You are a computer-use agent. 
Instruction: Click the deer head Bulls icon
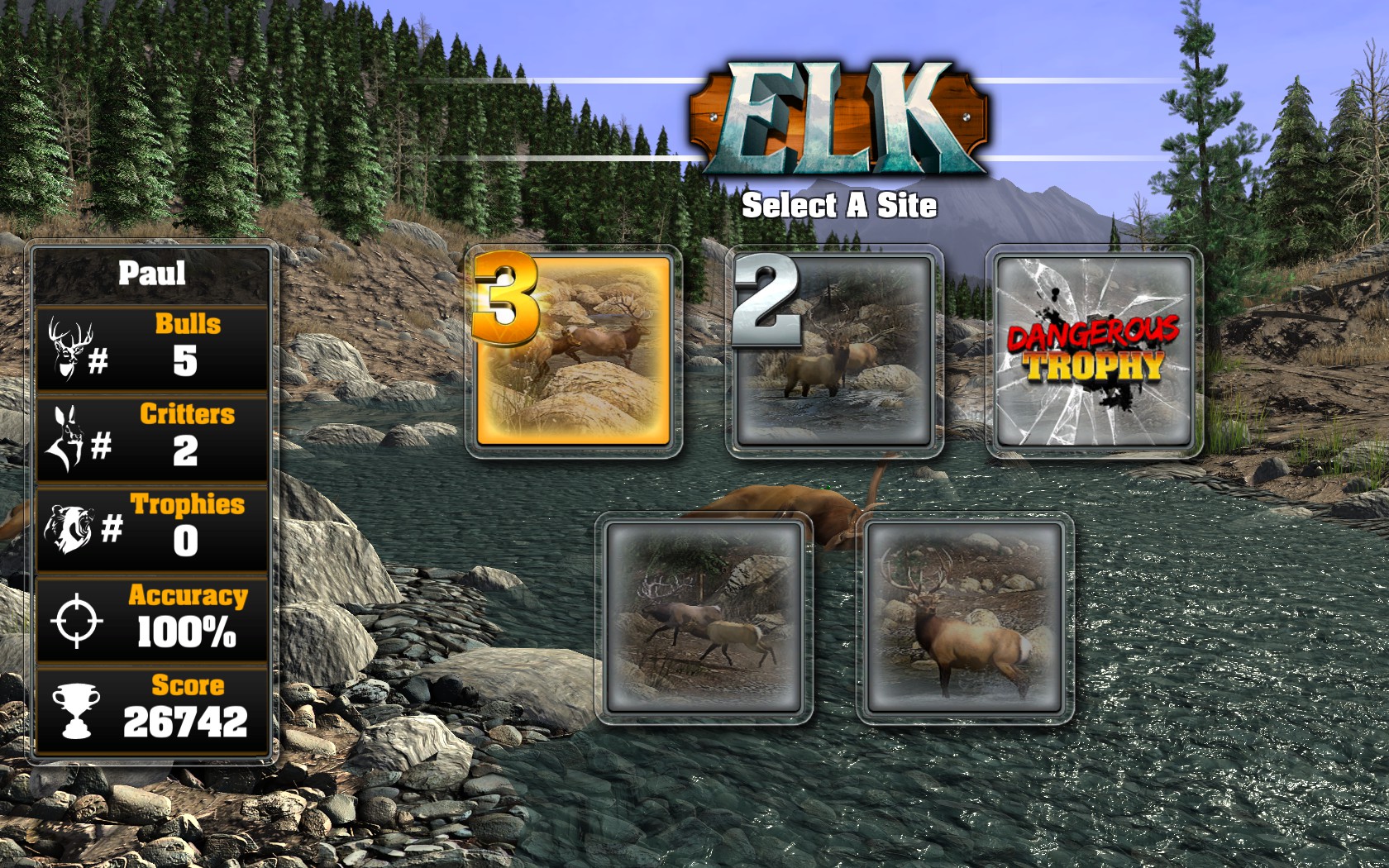coord(70,347)
